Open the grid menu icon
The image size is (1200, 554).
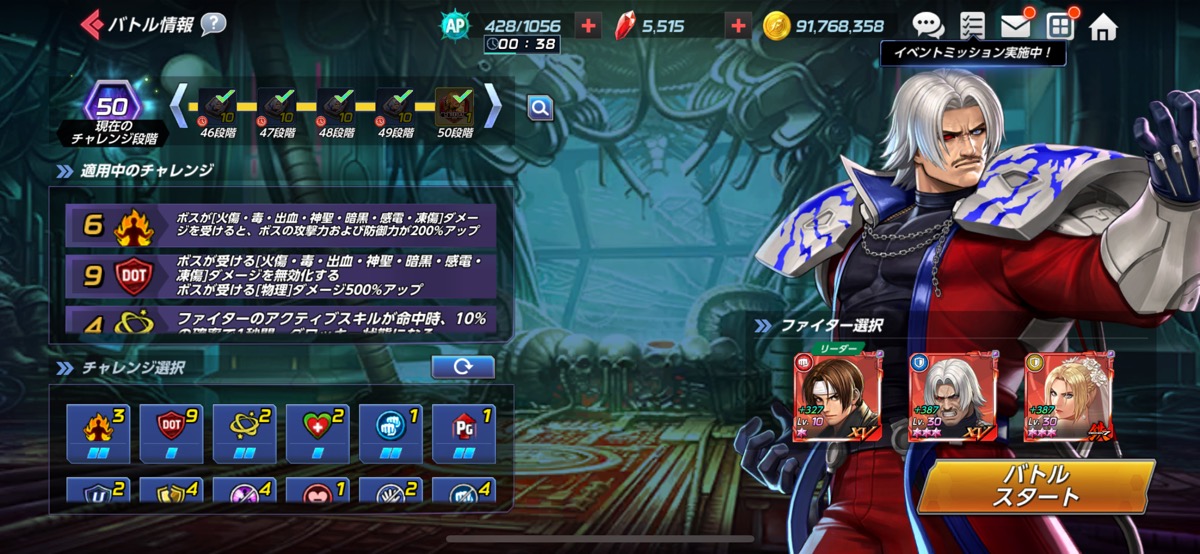(x=1059, y=26)
